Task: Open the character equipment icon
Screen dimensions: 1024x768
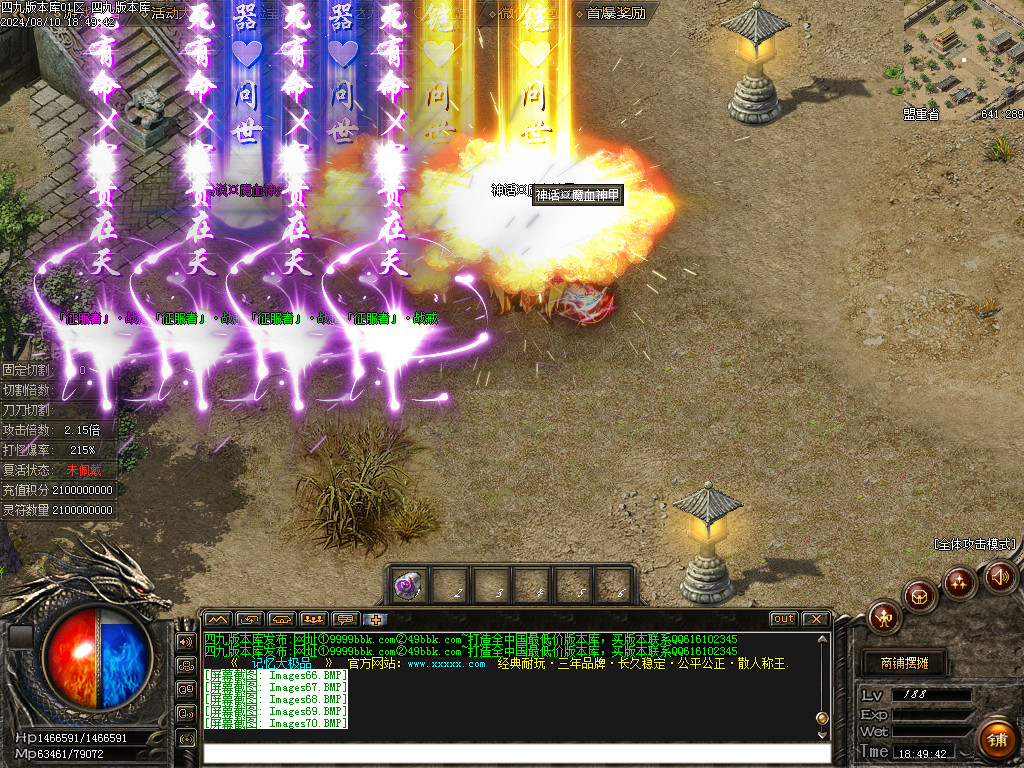Action: (x=884, y=616)
